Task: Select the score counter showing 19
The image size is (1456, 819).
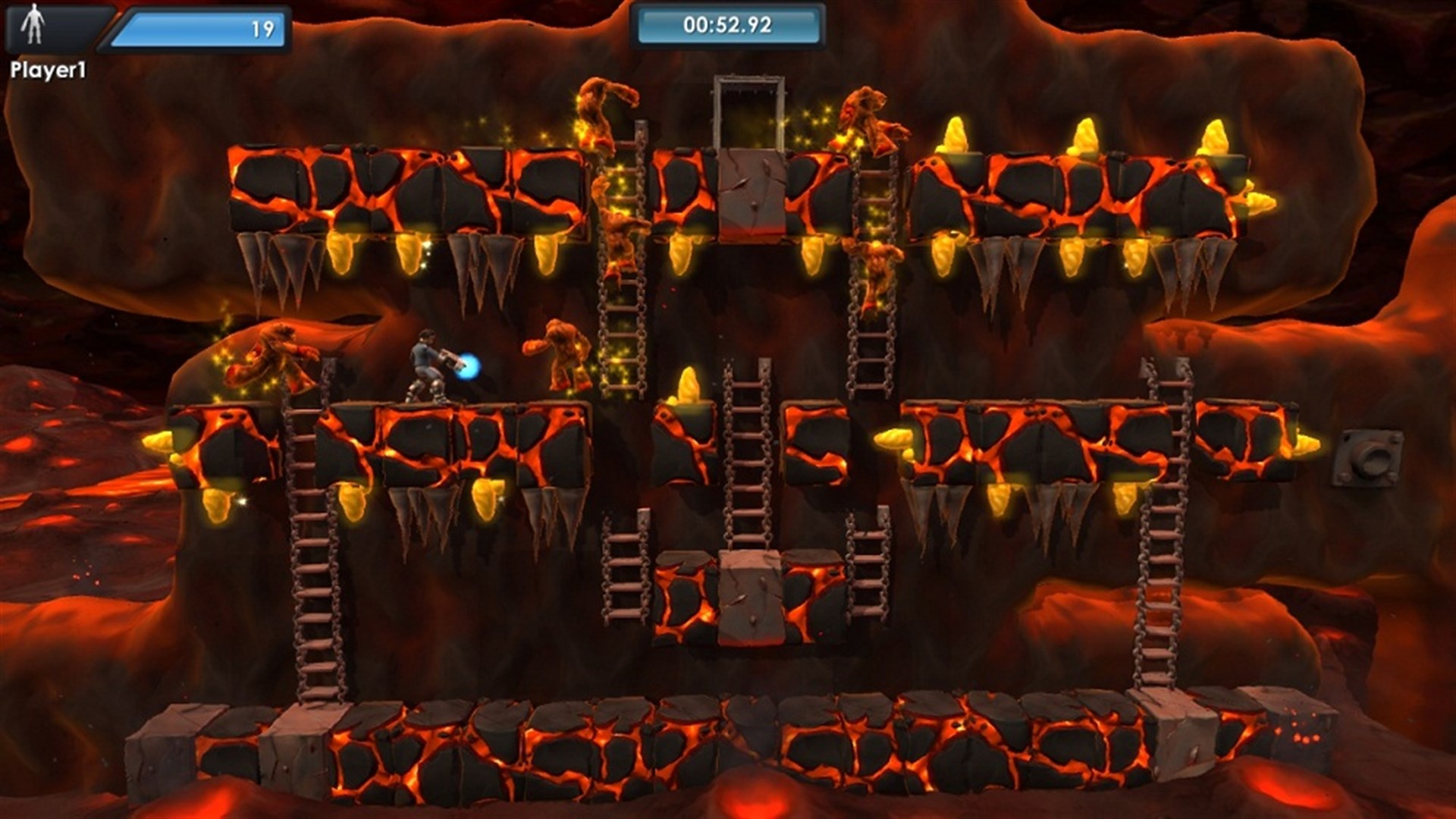Action: 250,25
